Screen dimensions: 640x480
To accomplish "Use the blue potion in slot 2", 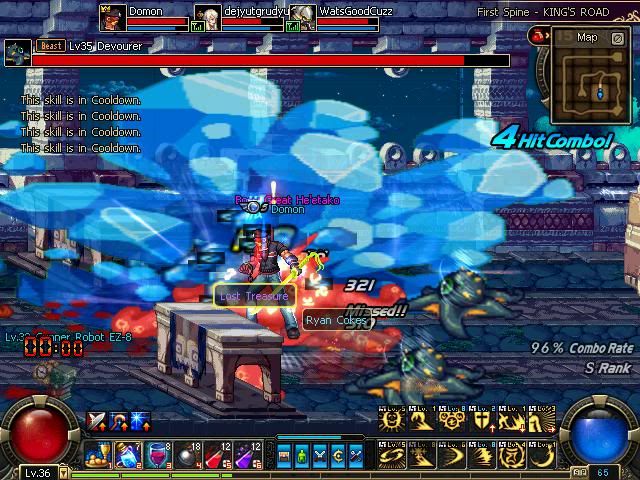I will pos(128,455).
